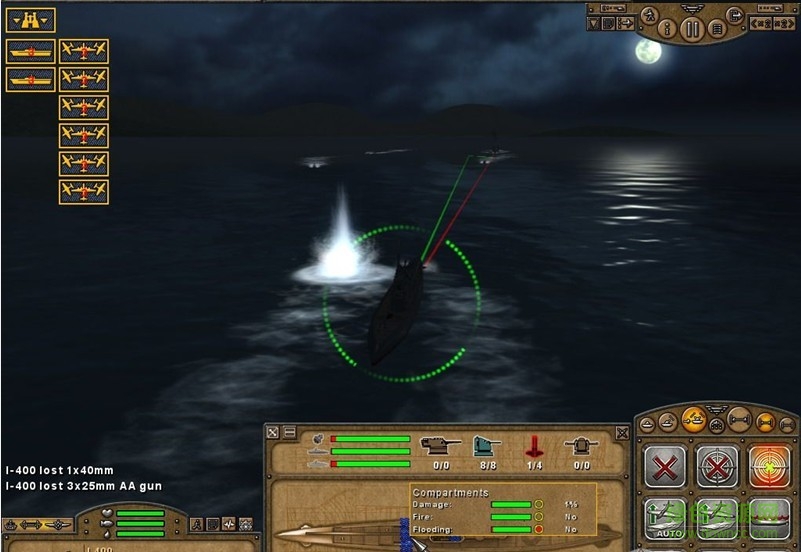
Task: Select the bottom aircraft unit card
Action: pyautogui.click(x=84, y=192)
